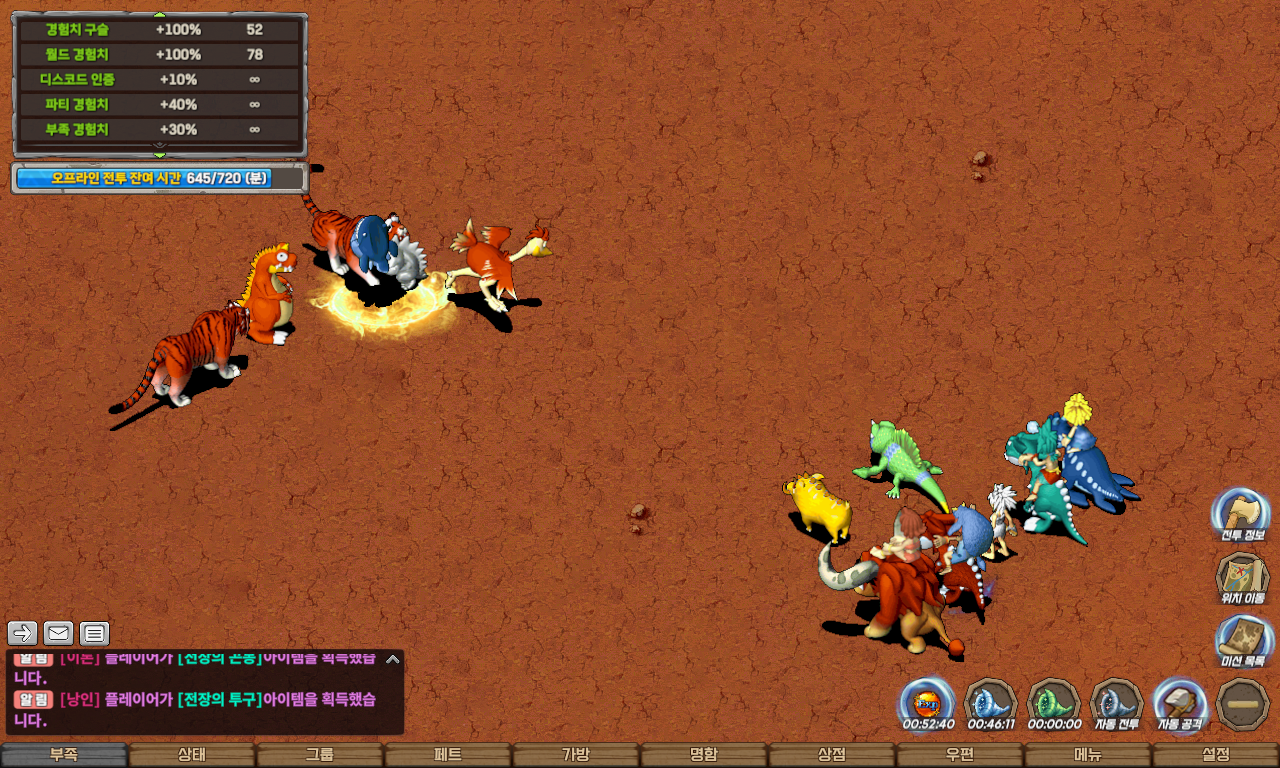Toggle 자동 전투 auto battle horn icon
Image resolution: width=1280 pixels, height=768 pixels.
click(1116, 702)
